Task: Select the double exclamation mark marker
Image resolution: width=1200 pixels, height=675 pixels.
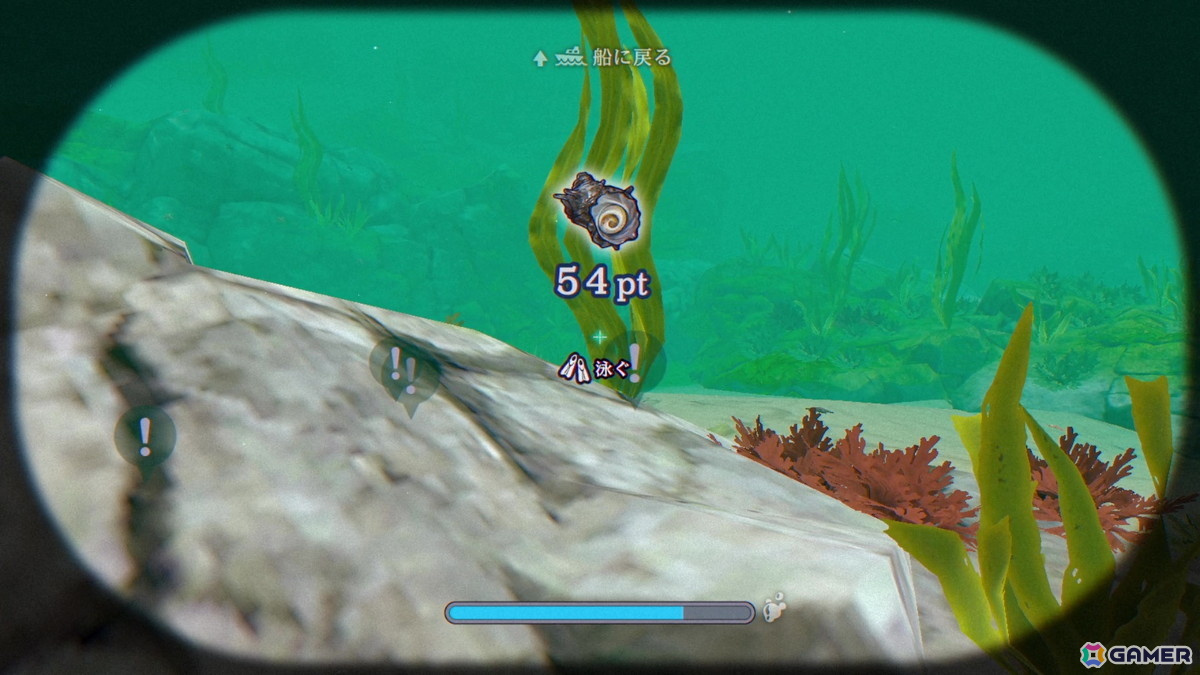Action: tap(404, 368)
